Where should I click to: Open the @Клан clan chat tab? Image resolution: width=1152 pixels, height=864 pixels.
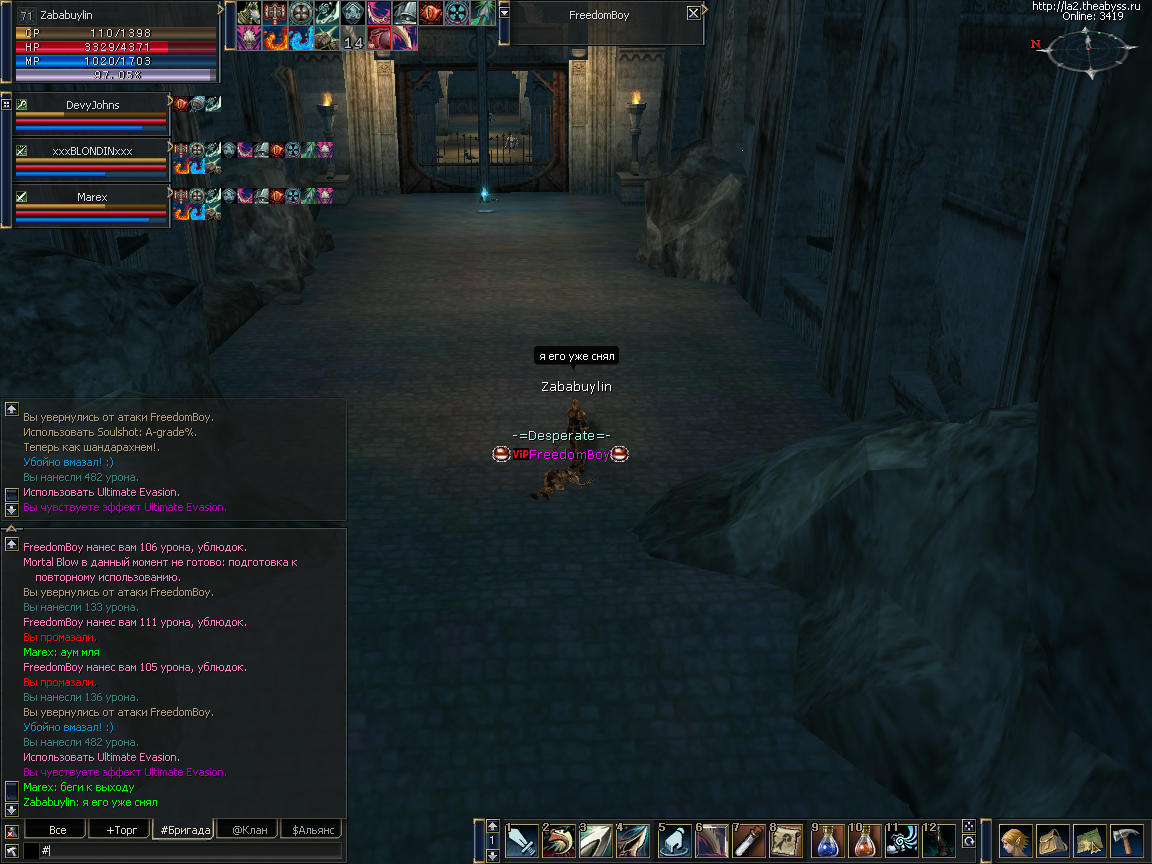[249, 830]
